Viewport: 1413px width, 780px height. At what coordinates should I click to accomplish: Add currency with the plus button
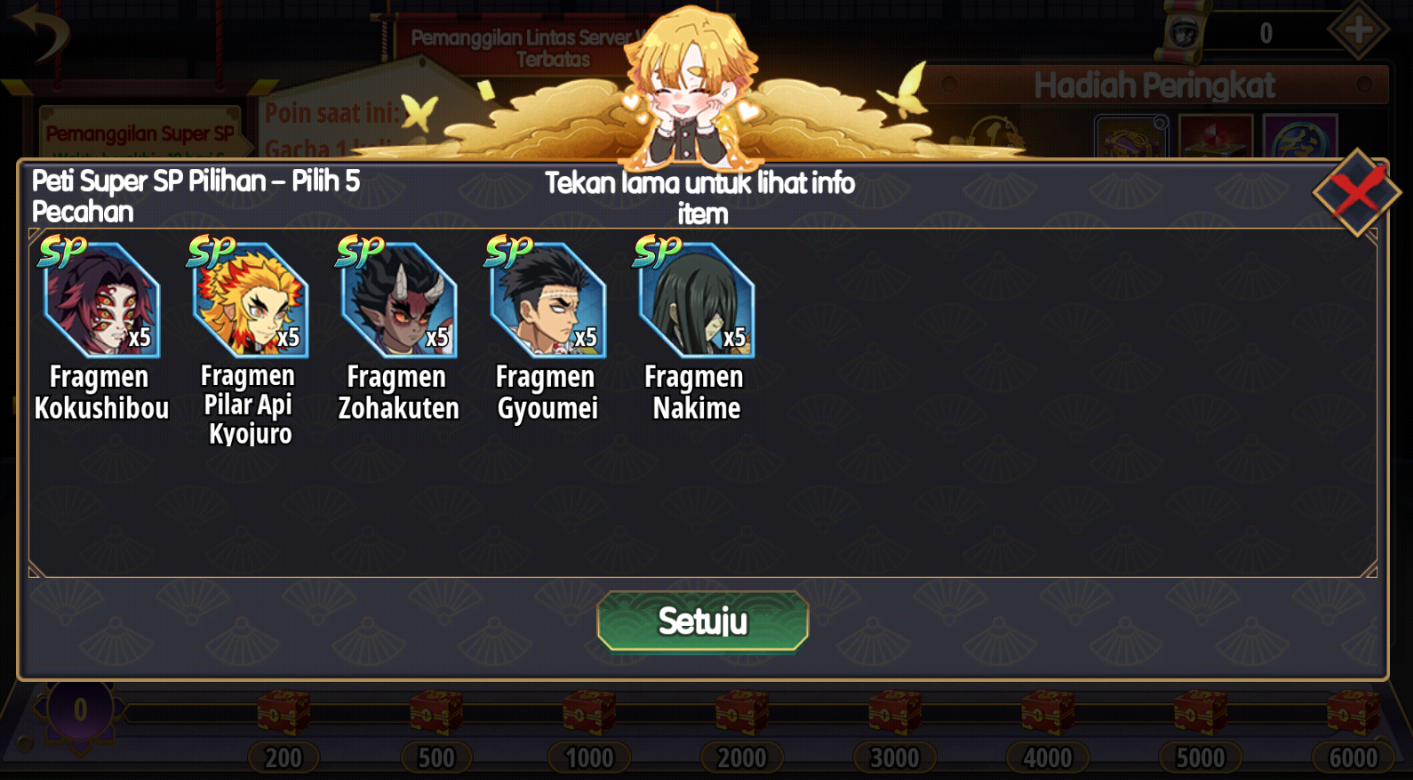click(1357, 31)
